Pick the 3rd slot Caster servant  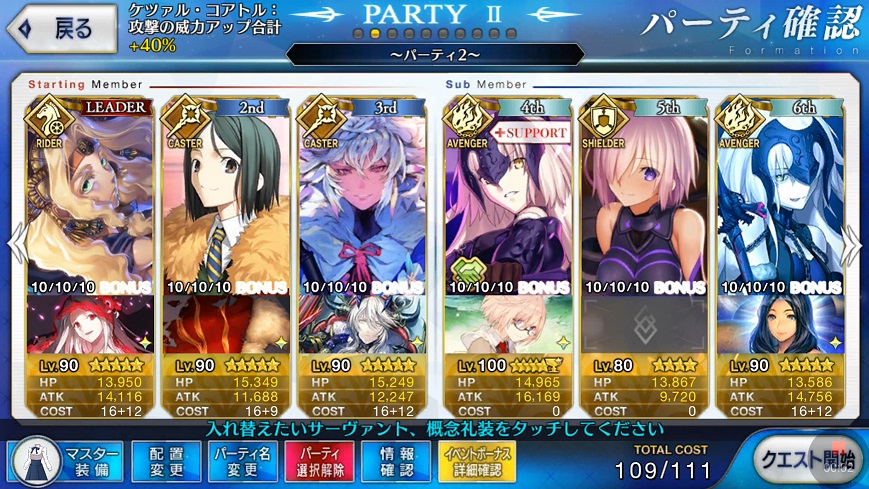click(362, 190)
